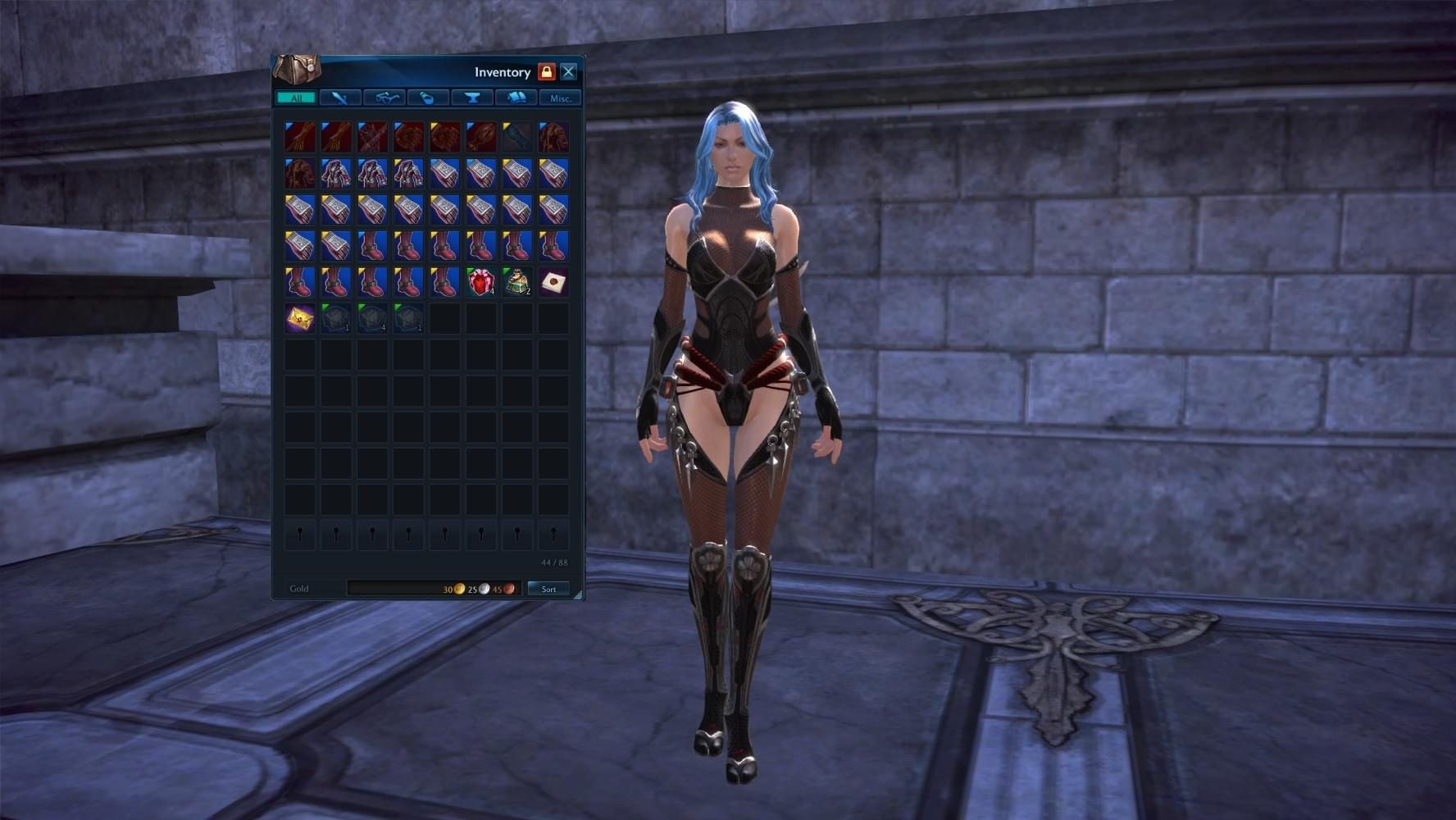The width and height of the screenshot is (1456, 820).
Task: Open the book category tab
Action: tap(516, 98)
